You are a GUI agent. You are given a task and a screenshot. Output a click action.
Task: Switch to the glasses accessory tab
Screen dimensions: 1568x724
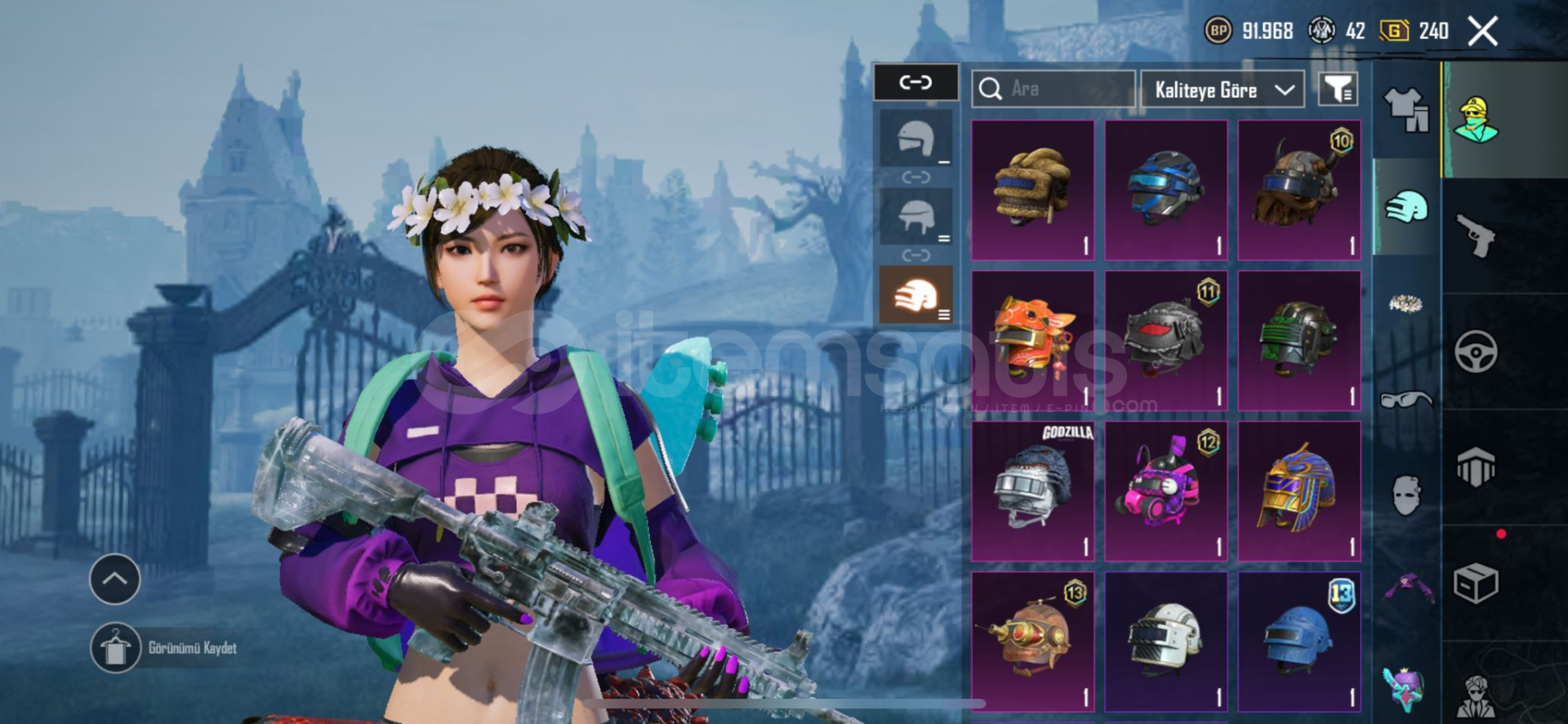click(1406, 400)
